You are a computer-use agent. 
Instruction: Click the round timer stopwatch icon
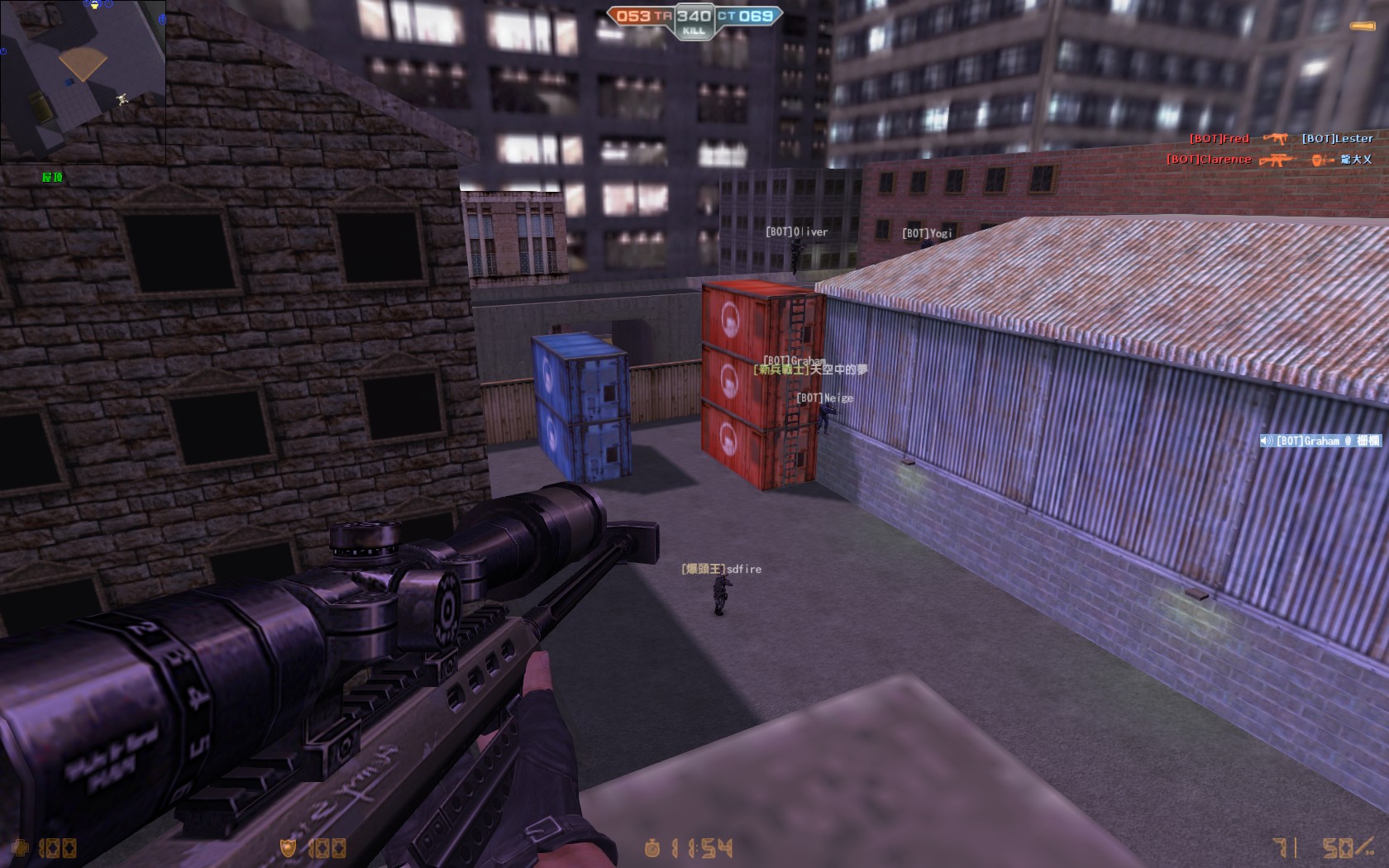coord(653,847)
